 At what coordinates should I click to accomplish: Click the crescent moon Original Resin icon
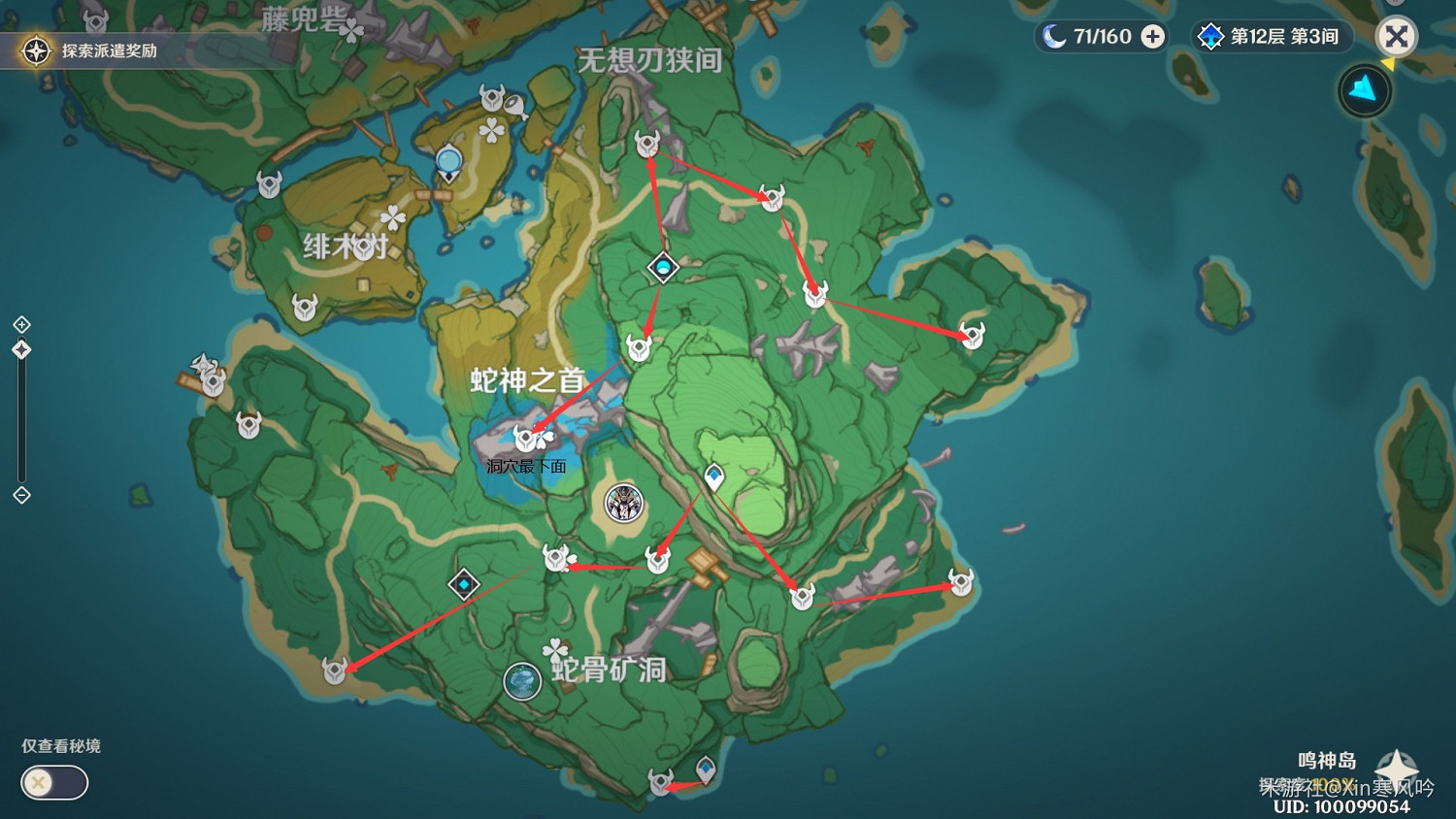point(1056,35)
